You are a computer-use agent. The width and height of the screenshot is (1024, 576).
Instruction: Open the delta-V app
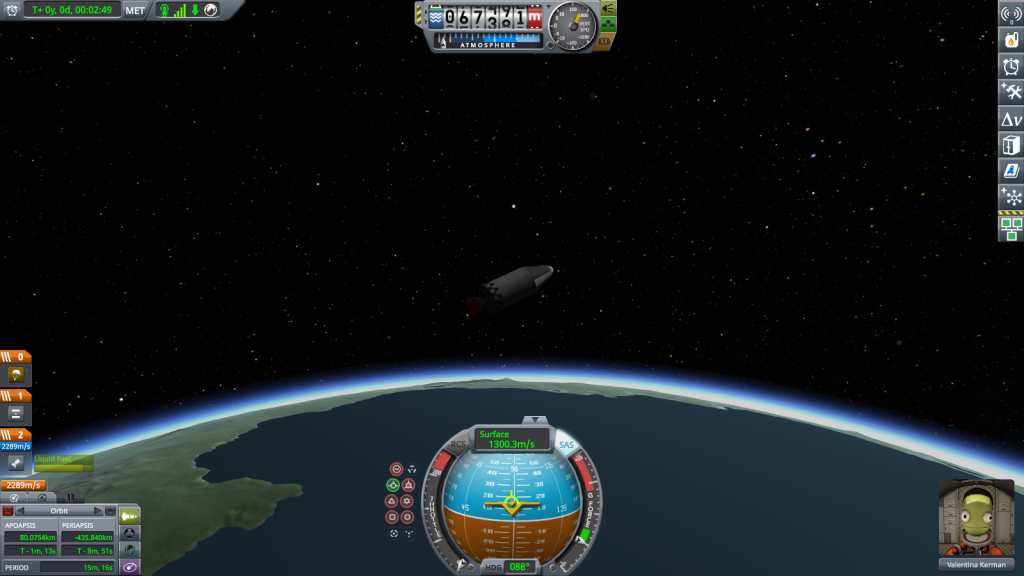tap(1011, 119)
